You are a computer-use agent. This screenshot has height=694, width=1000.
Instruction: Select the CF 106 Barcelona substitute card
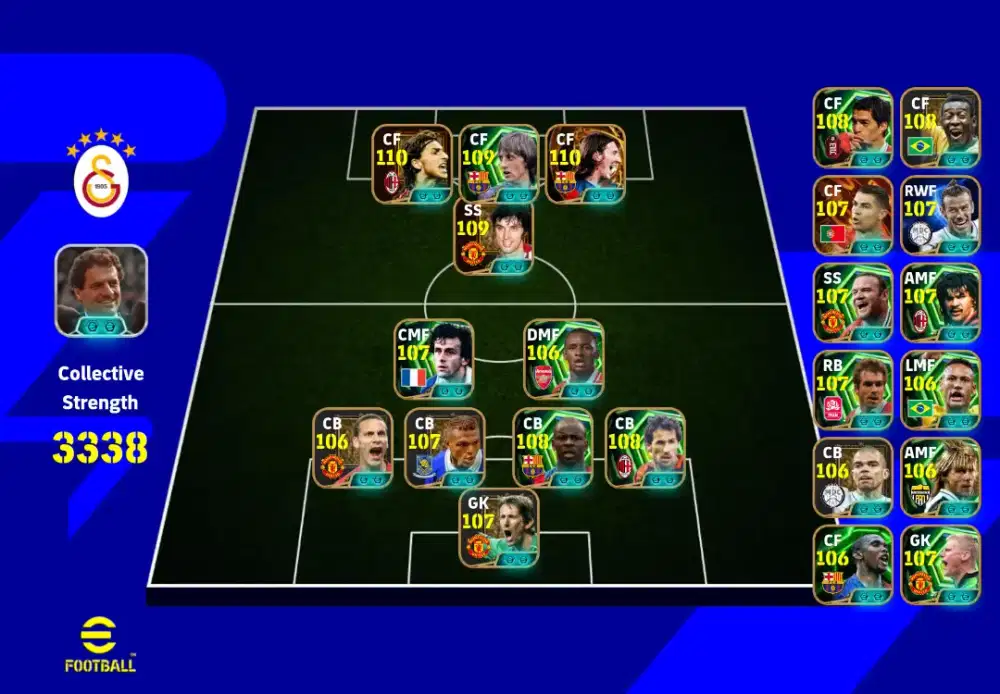852,565
